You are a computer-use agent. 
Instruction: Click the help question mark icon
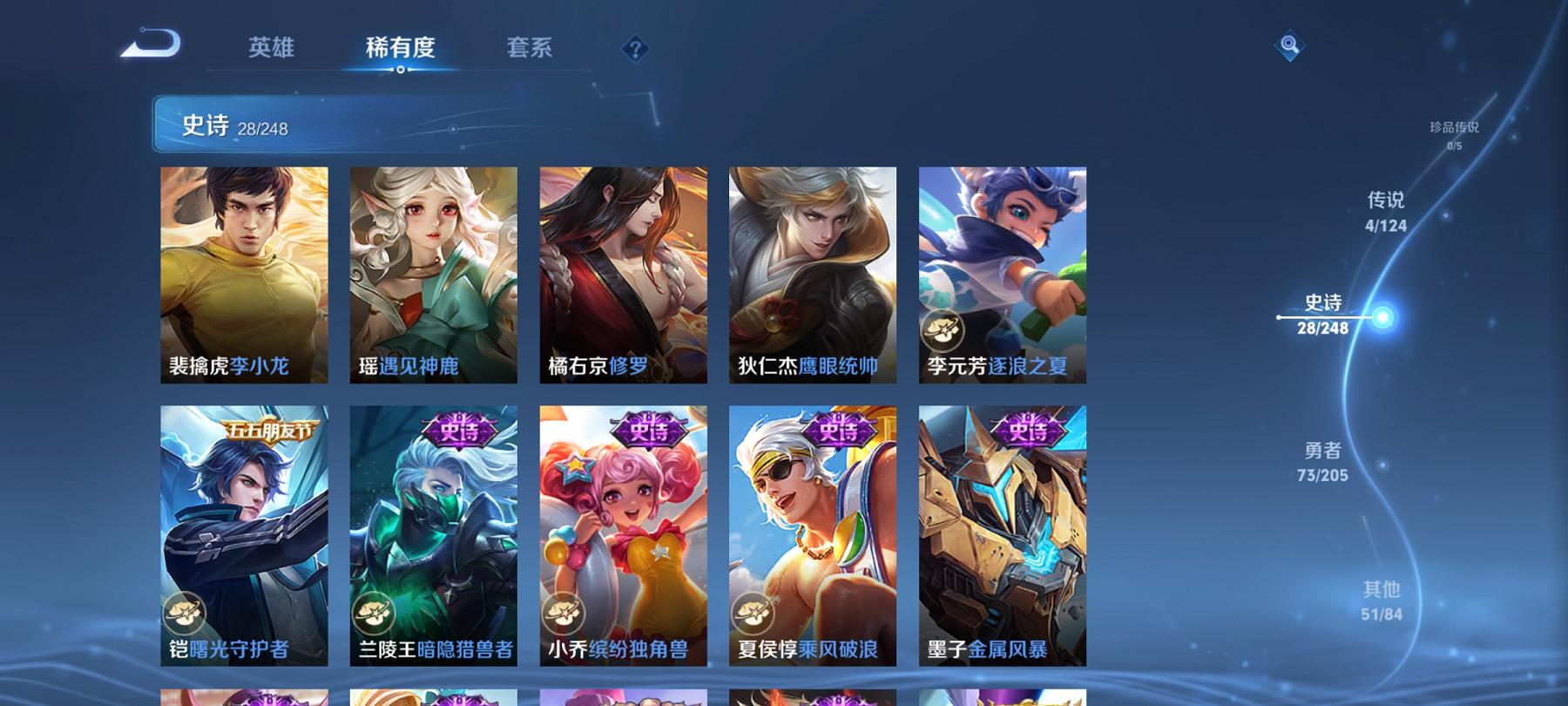635,50
